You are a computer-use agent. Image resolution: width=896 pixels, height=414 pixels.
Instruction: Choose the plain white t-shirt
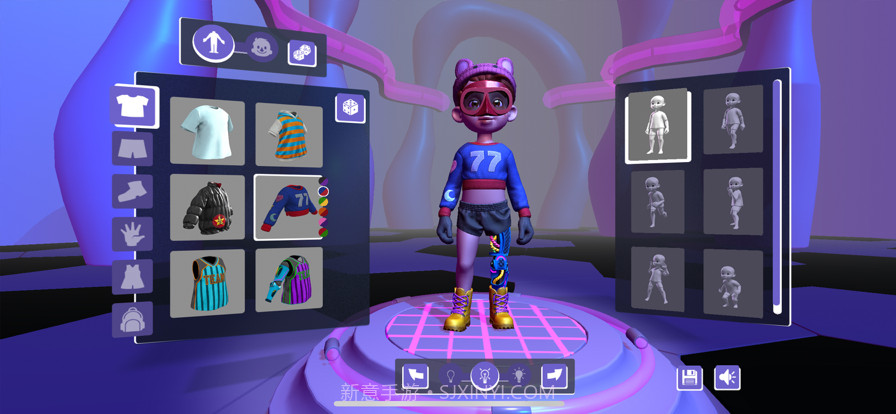click(x=207, y=132)
